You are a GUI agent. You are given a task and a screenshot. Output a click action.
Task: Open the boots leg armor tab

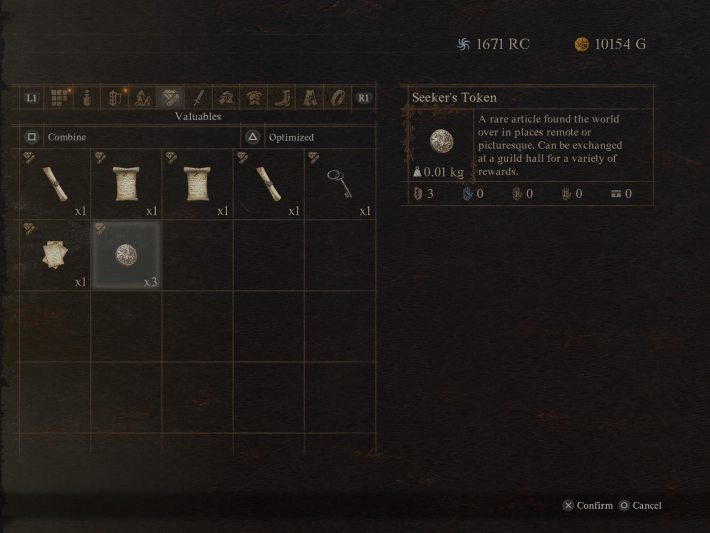coord(283,98)
